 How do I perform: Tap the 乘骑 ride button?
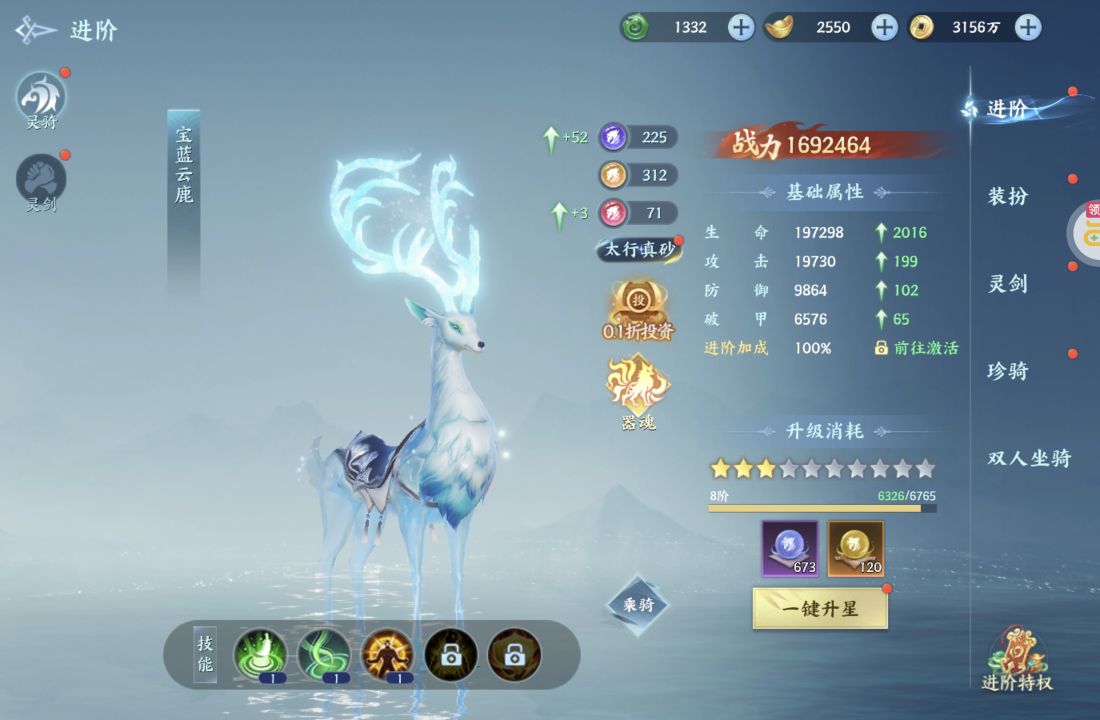(638, 604)
